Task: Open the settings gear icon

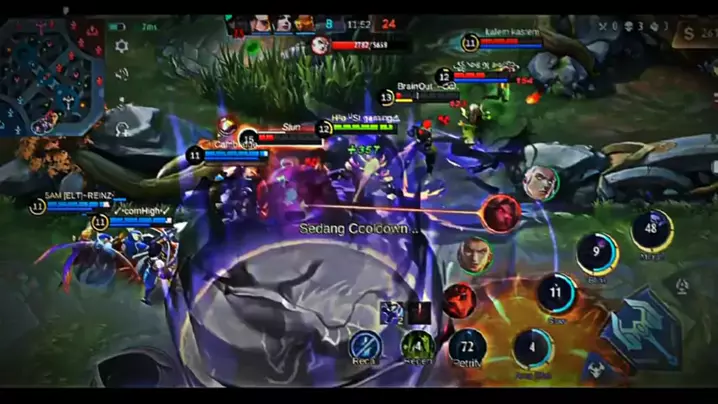Action: [x=122, y=46]
